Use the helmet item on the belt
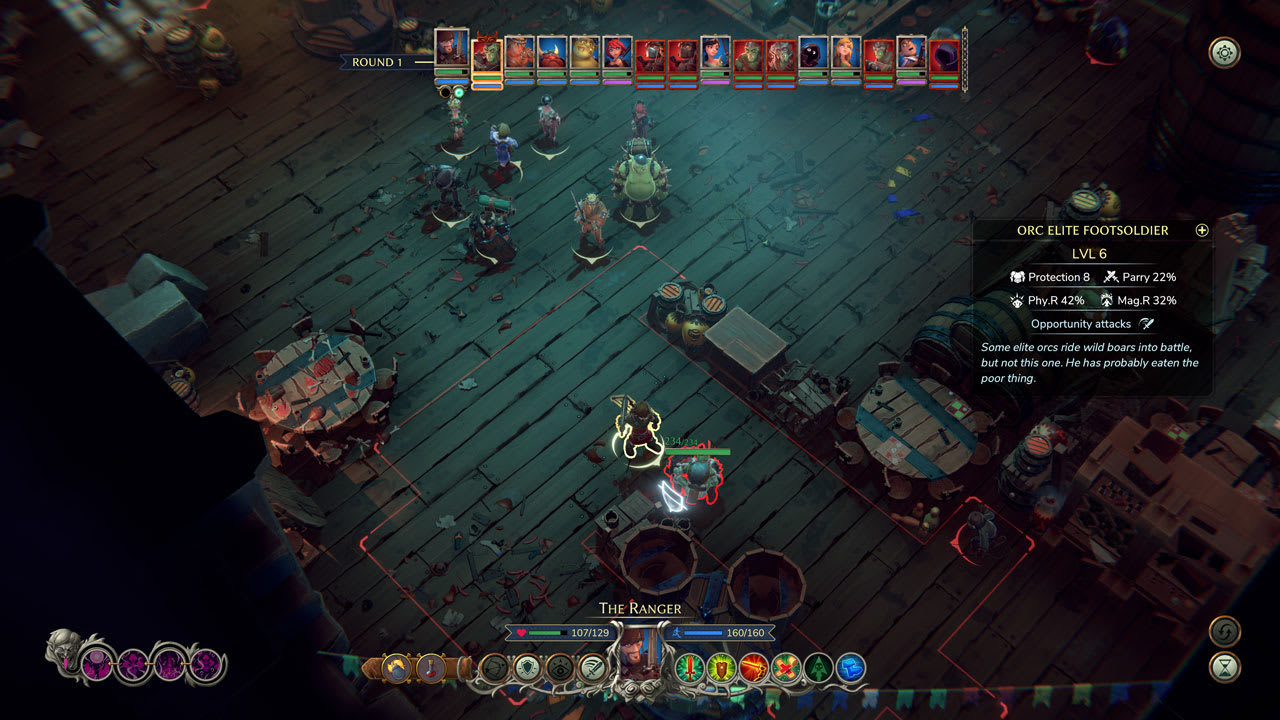Viewport: 1280px width, 720px height. tap(395, 668)
